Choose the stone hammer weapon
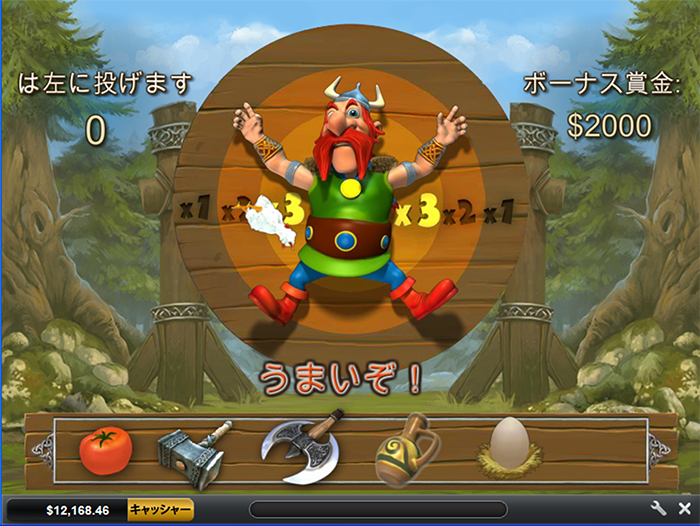The image size is (700, 526). pos(193,453)
